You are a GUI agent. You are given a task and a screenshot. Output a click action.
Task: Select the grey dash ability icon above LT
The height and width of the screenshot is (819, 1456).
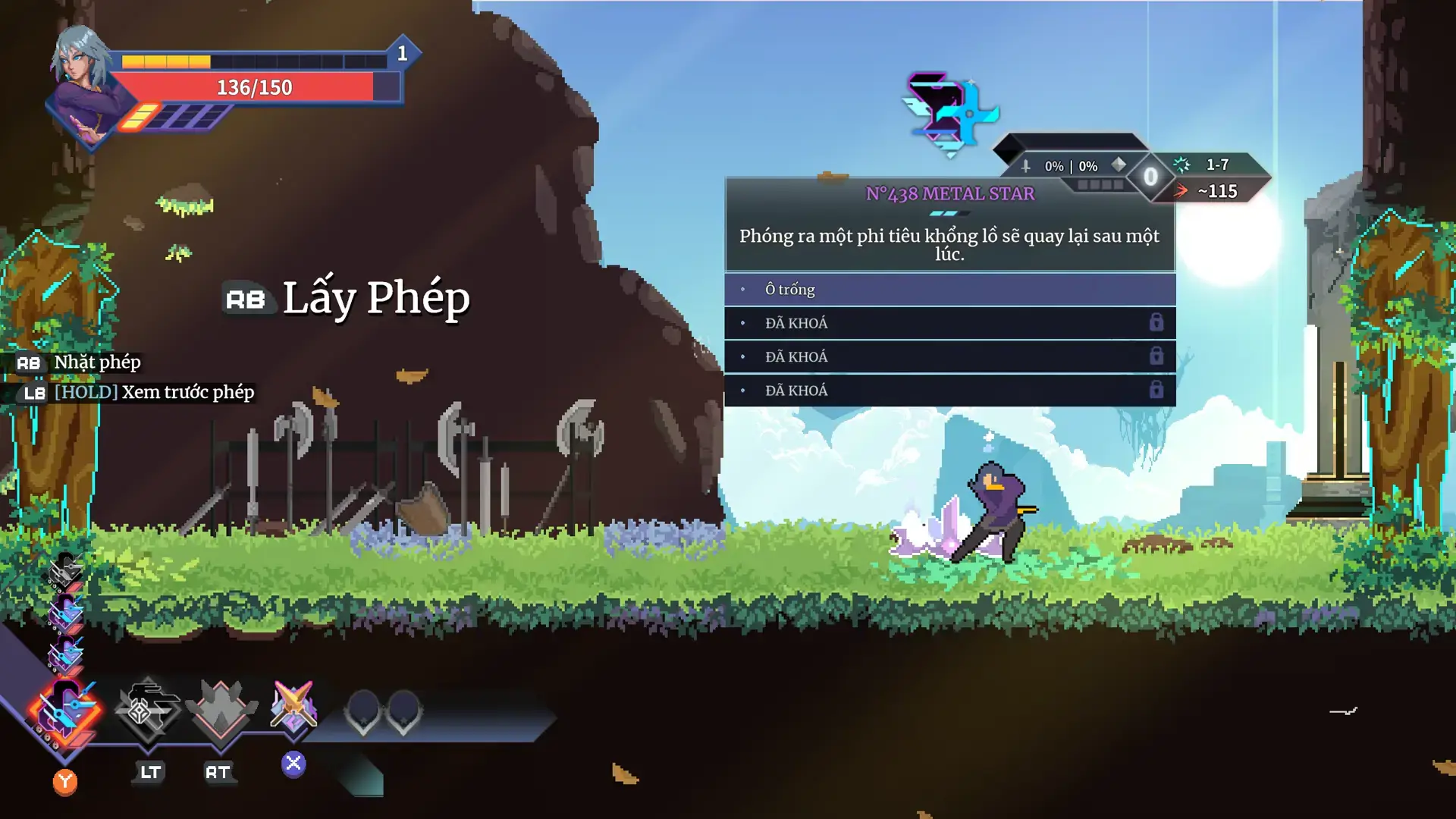coord(147,708)
